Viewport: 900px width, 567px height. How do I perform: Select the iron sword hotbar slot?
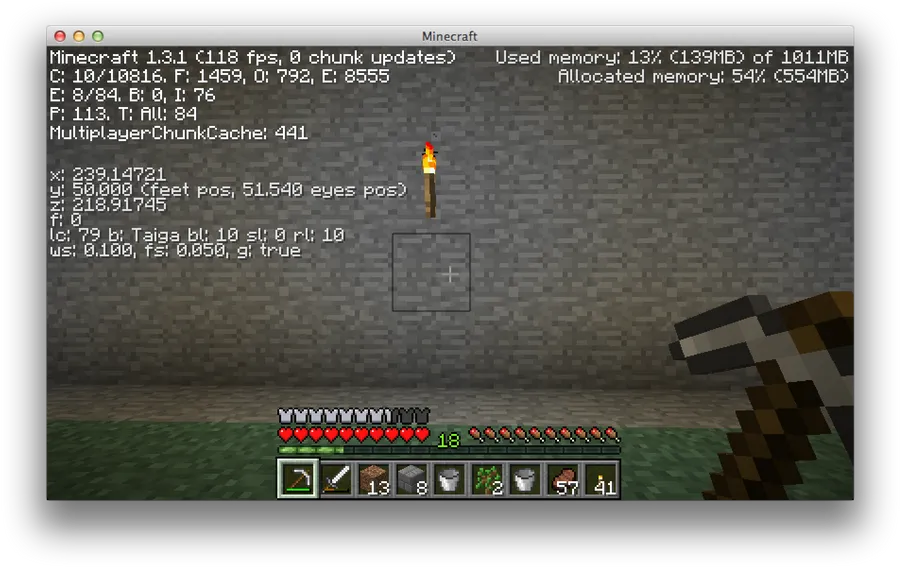[336, 479]
